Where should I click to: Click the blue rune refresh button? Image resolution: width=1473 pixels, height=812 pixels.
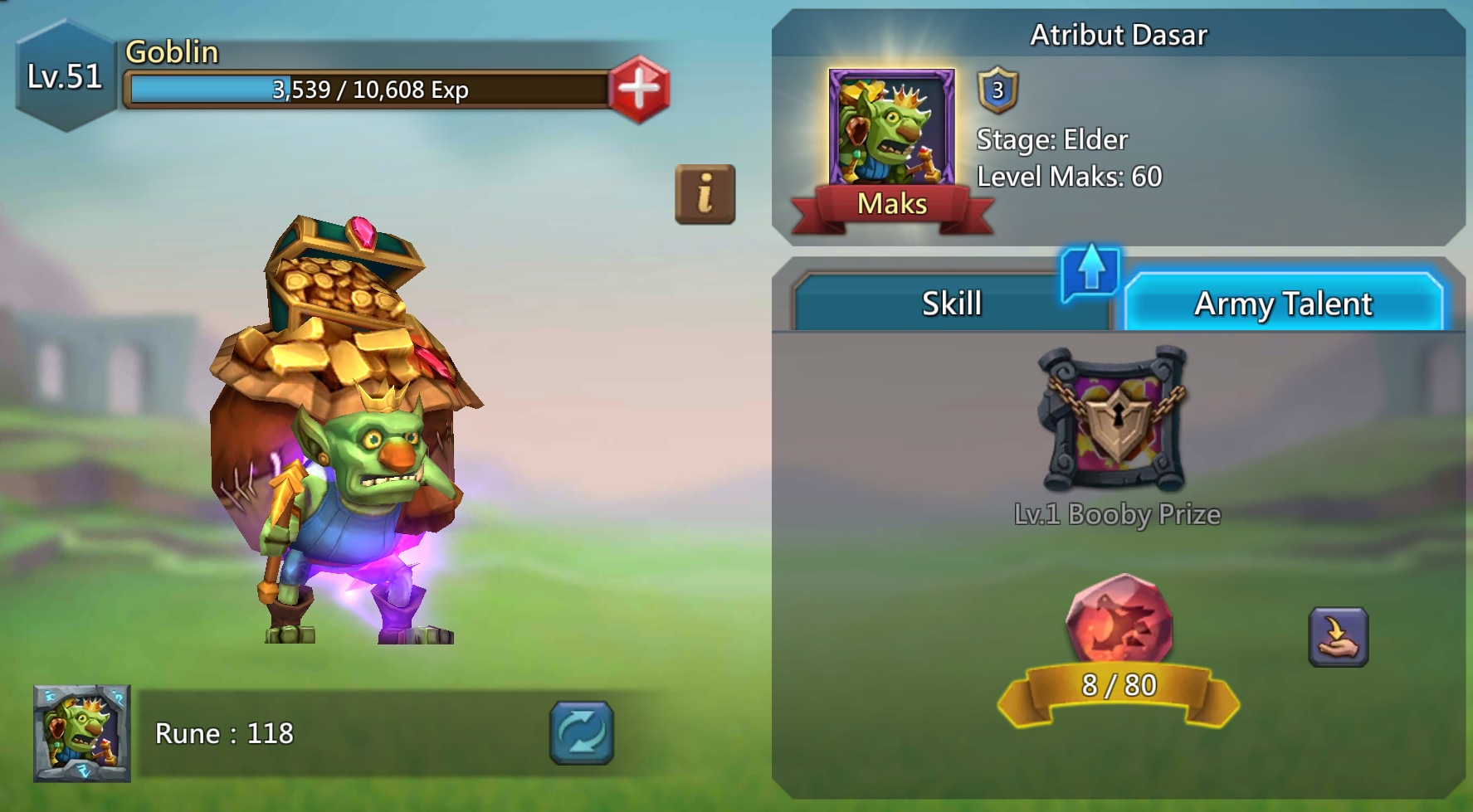pos(581,732)
